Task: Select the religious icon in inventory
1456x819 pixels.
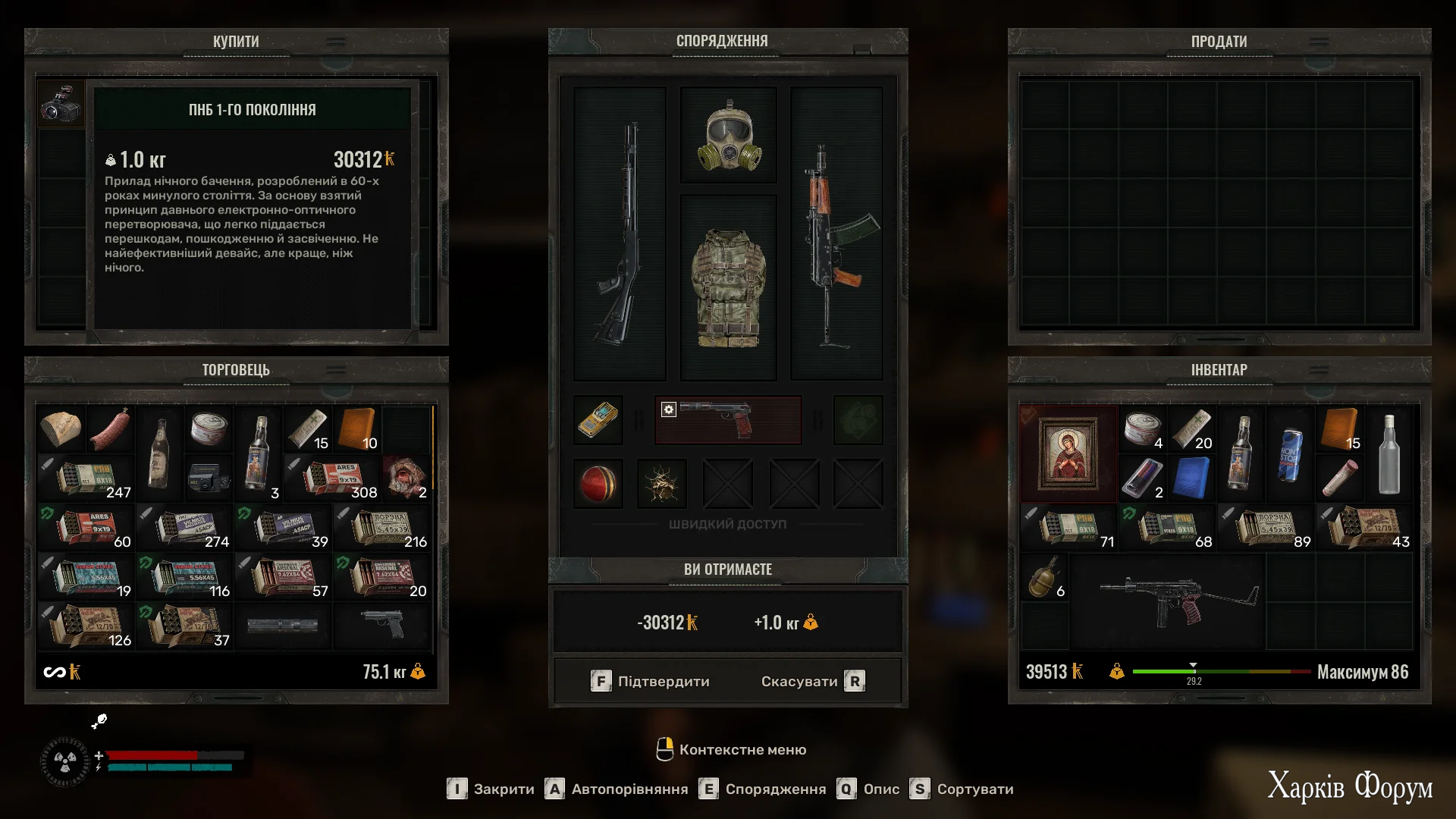Action: pos(1068,453)
